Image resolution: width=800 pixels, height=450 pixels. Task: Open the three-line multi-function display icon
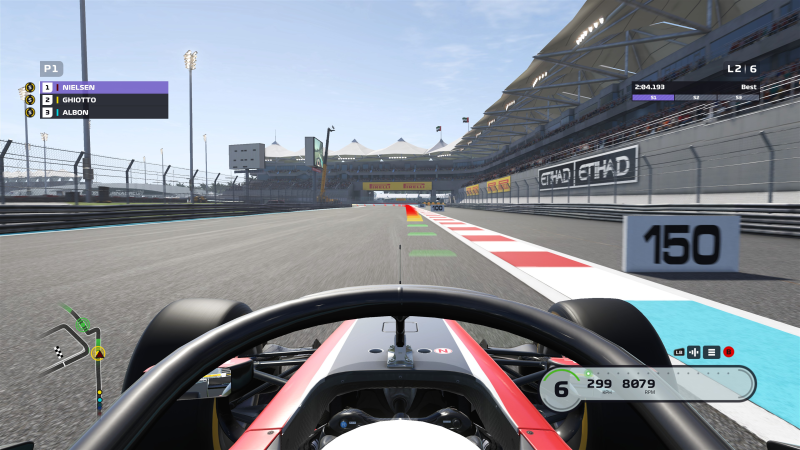(711, 352)
